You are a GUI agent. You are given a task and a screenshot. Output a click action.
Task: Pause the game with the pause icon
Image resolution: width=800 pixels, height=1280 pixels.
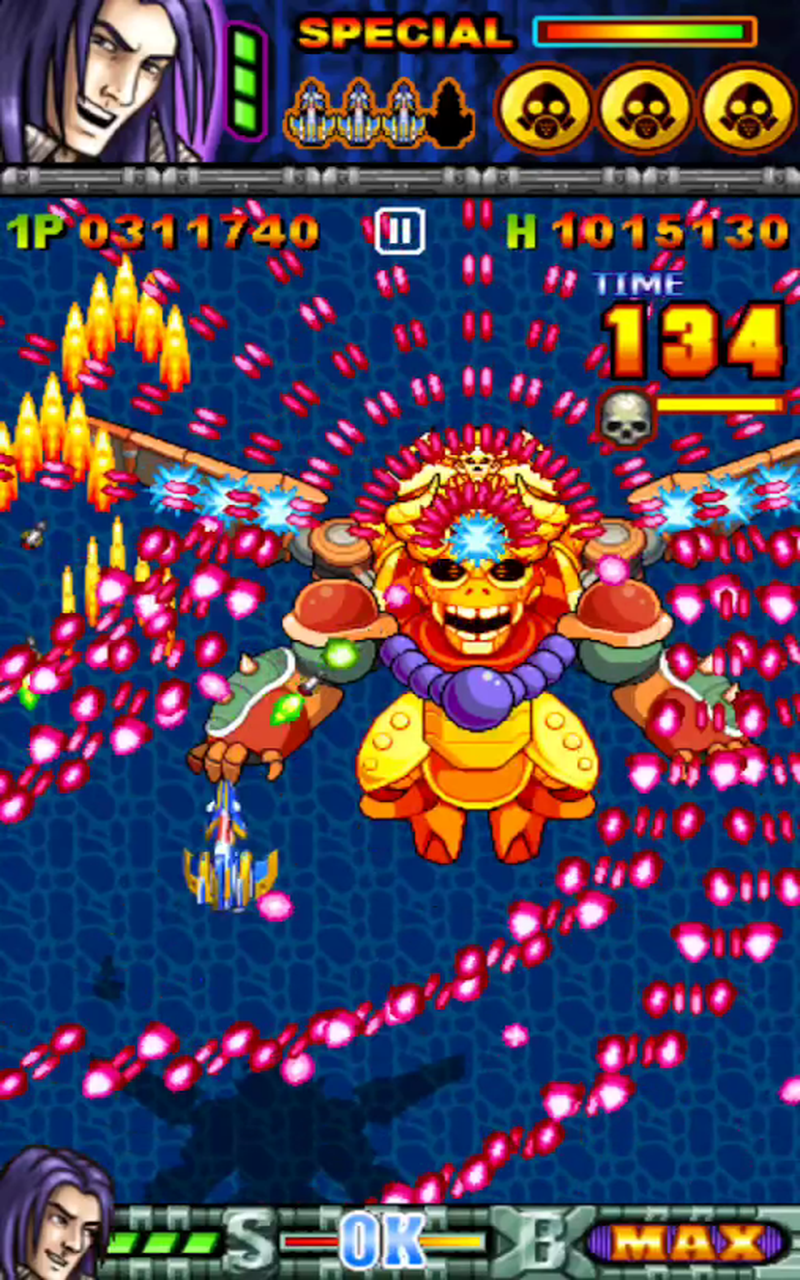pos(399,231)
